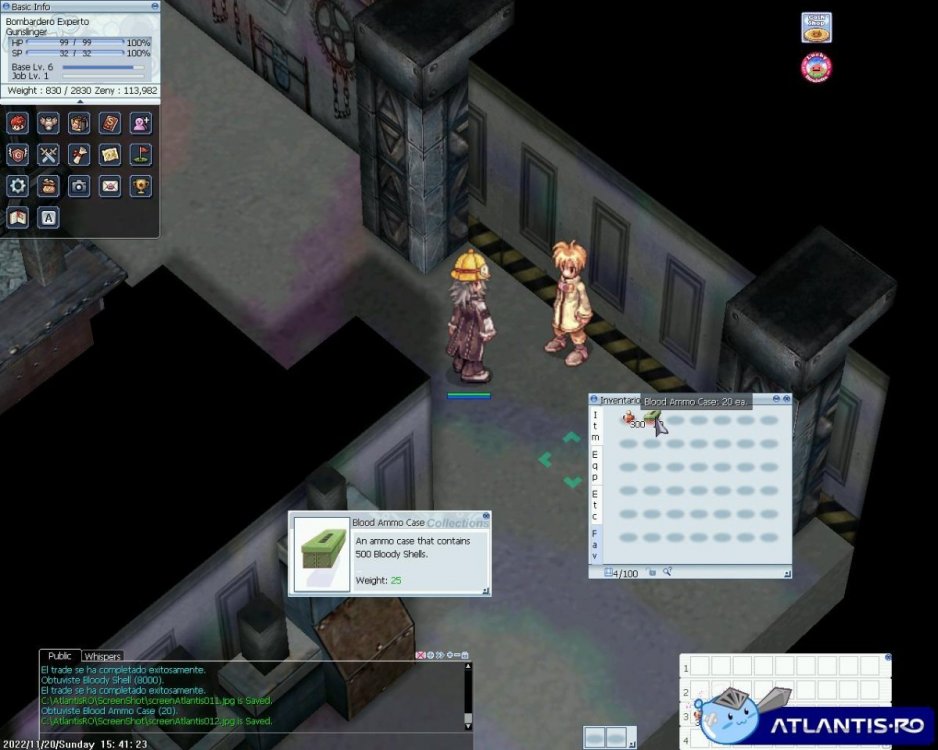Click the pink add-friend icon
This screenshot has height=750, width=938.
coord(141,123)
